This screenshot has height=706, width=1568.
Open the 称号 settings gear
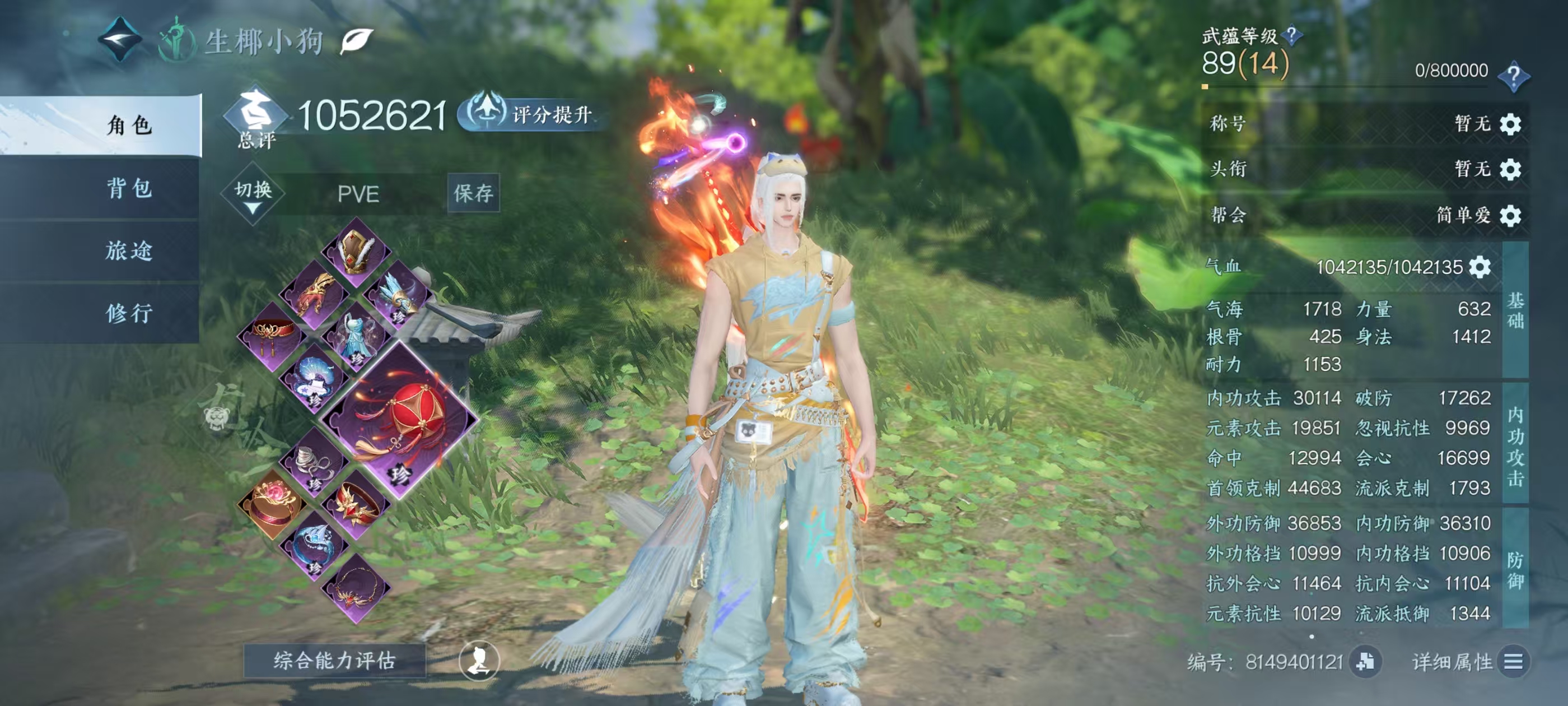pos(1510,124)
